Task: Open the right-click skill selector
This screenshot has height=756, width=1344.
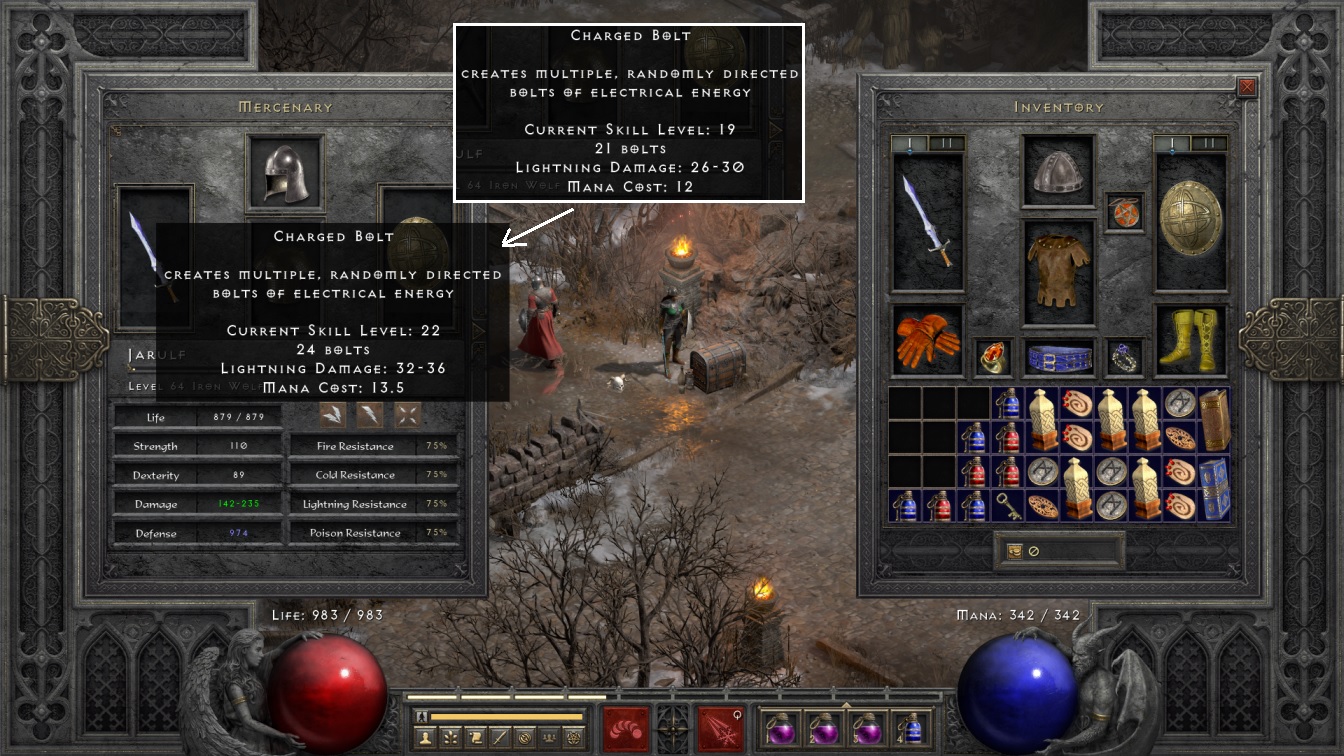Action: click(720, 729)
